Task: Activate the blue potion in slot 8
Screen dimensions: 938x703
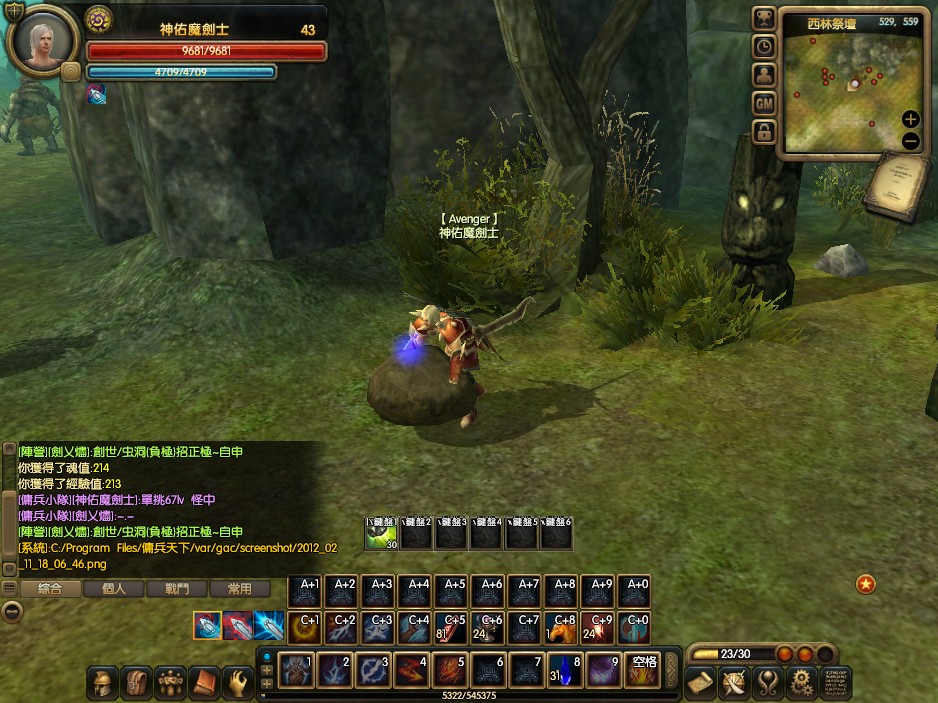Action: tap(565, 670)
